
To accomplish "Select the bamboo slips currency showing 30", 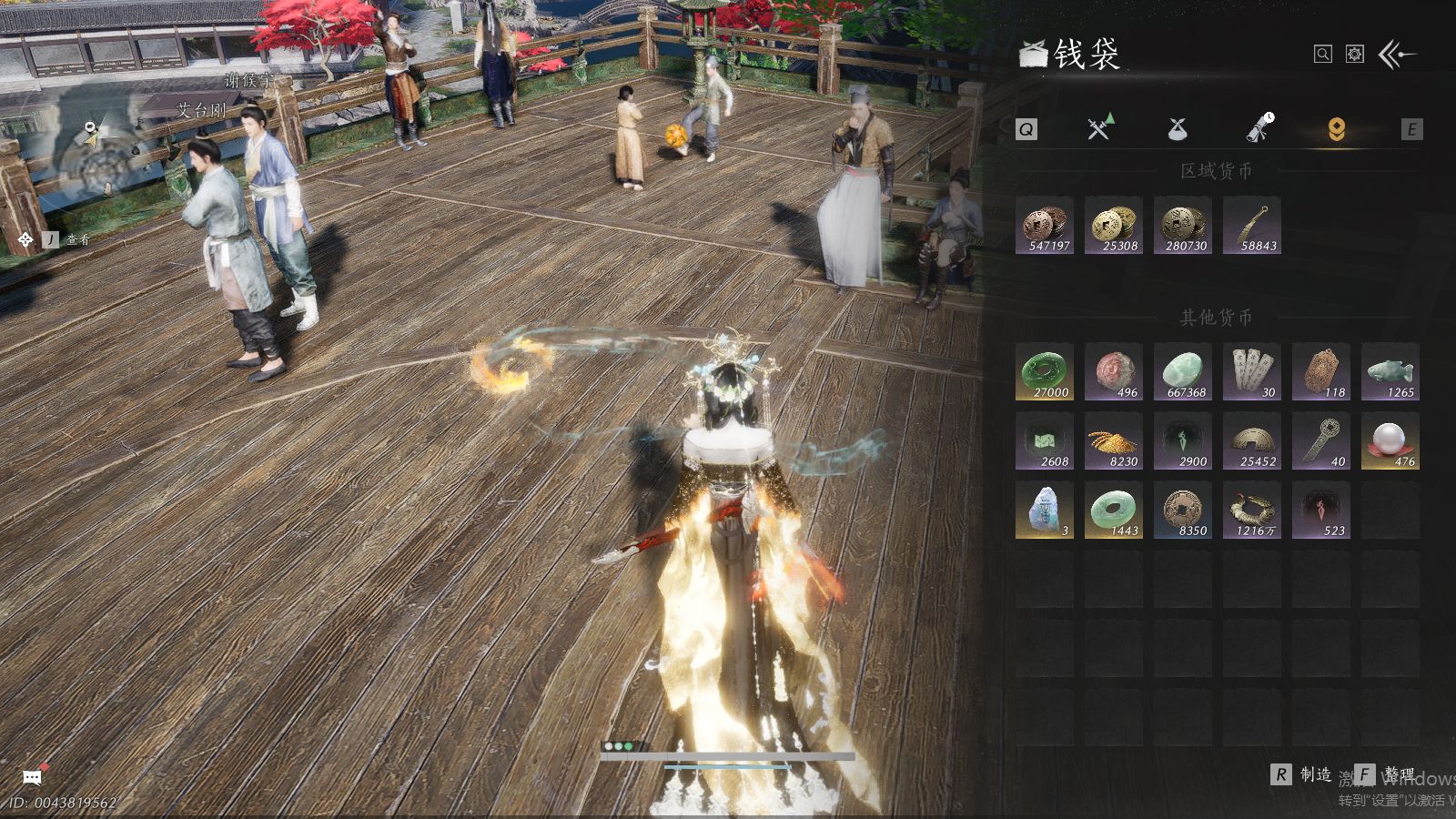I will 1252,371.
